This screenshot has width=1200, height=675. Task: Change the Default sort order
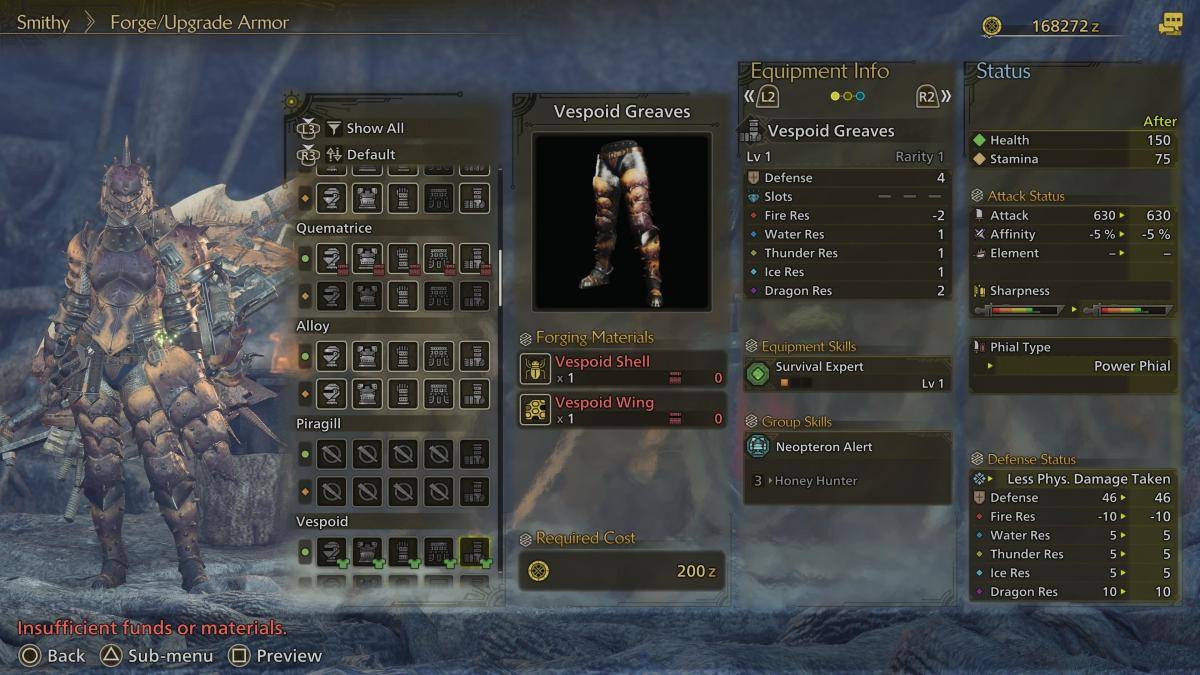370,155
